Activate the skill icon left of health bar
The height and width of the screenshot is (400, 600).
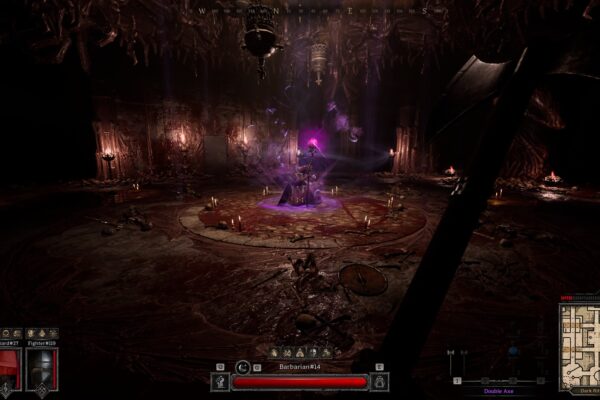pos(221,381)
